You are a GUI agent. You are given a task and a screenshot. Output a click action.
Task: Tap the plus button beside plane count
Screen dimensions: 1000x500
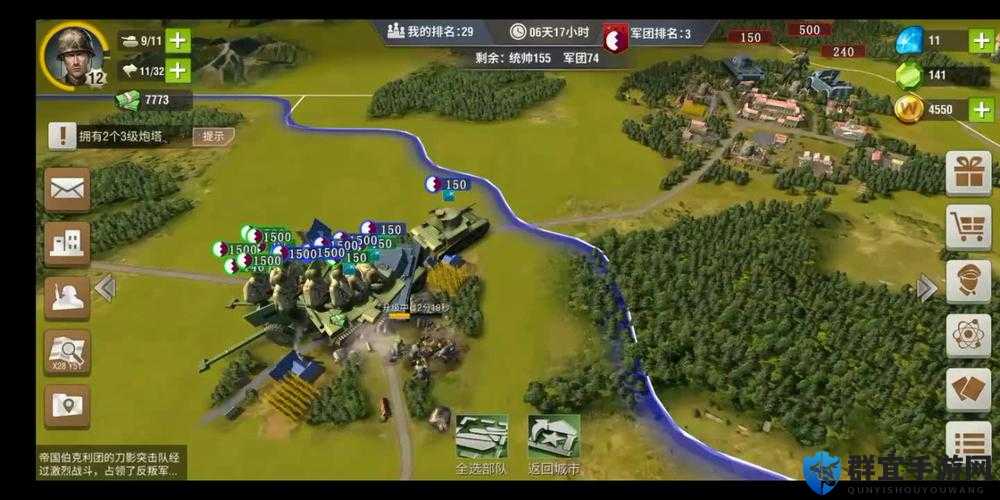178,70
